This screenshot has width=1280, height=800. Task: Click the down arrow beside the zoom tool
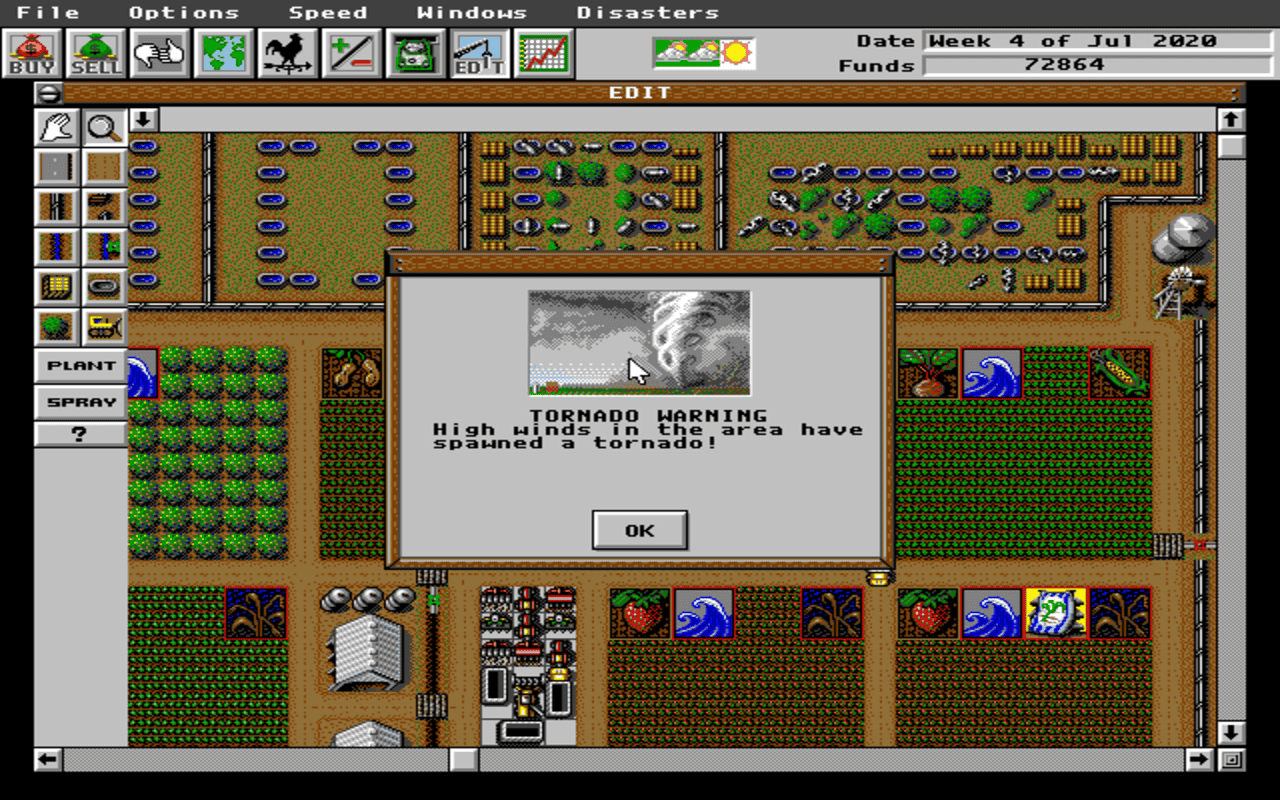[x=143, y=120]
